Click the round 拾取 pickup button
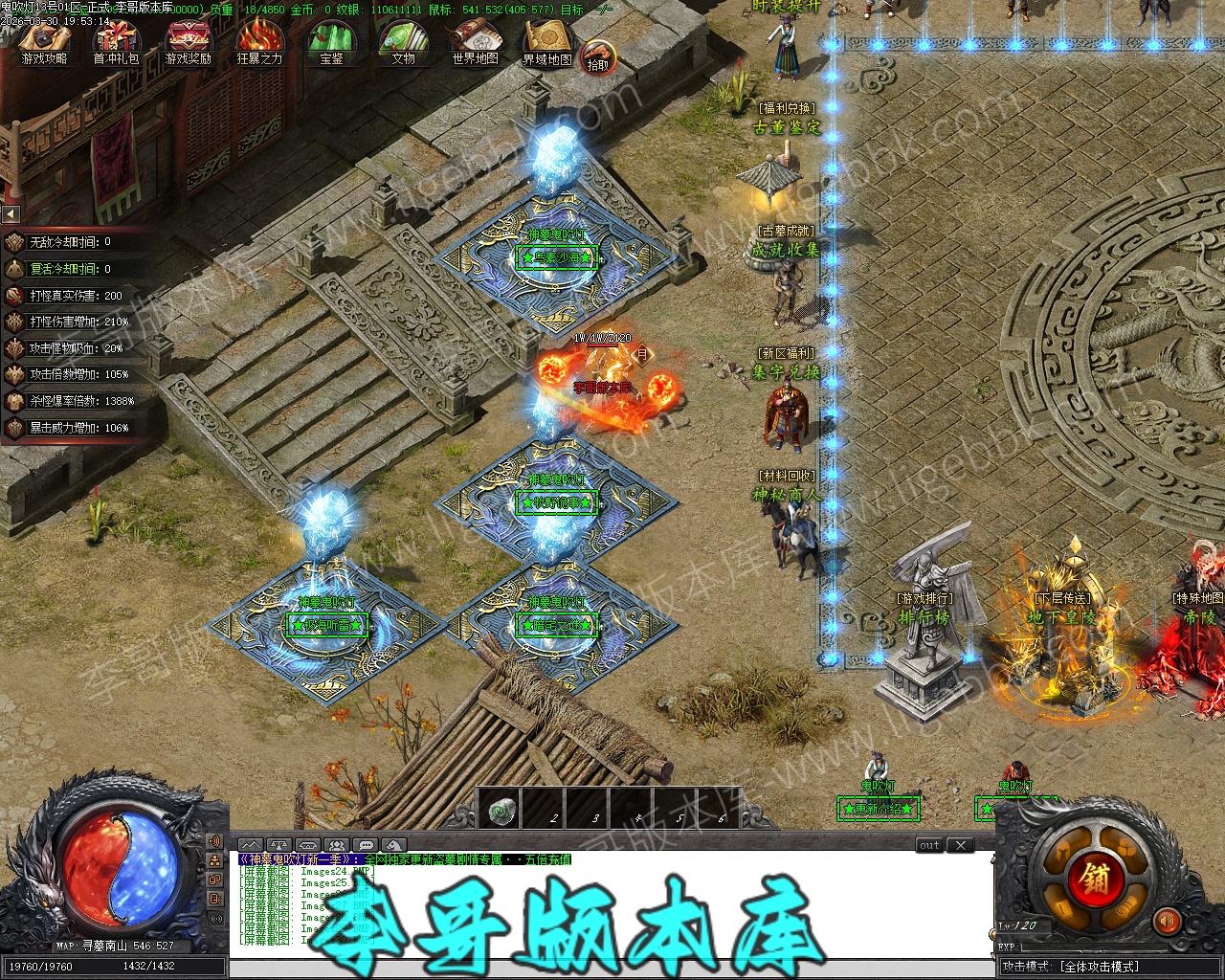1225x980 pixels. [598, 58]
